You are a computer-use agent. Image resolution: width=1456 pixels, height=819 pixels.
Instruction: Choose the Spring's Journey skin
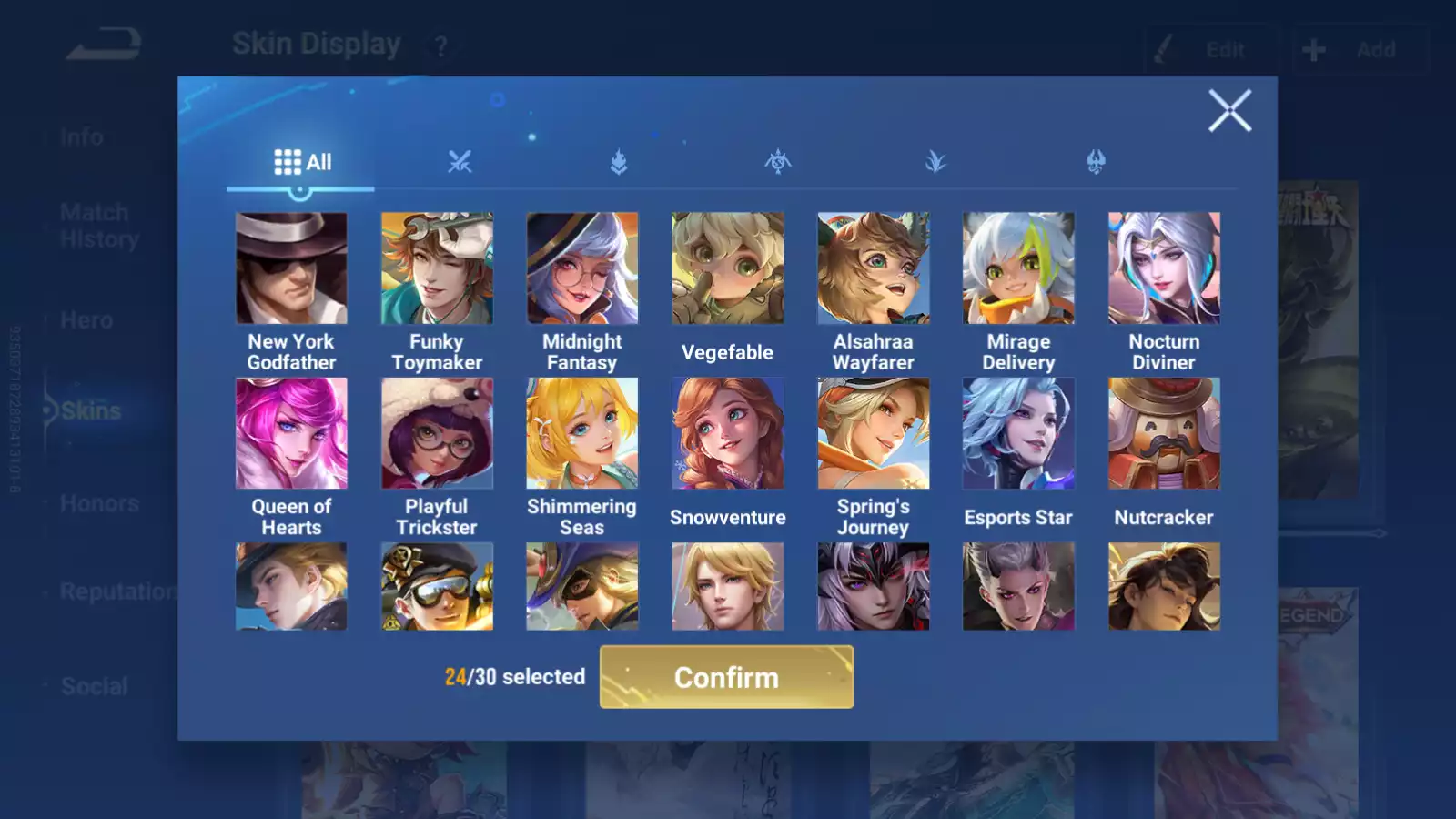(x=873, y=433)
